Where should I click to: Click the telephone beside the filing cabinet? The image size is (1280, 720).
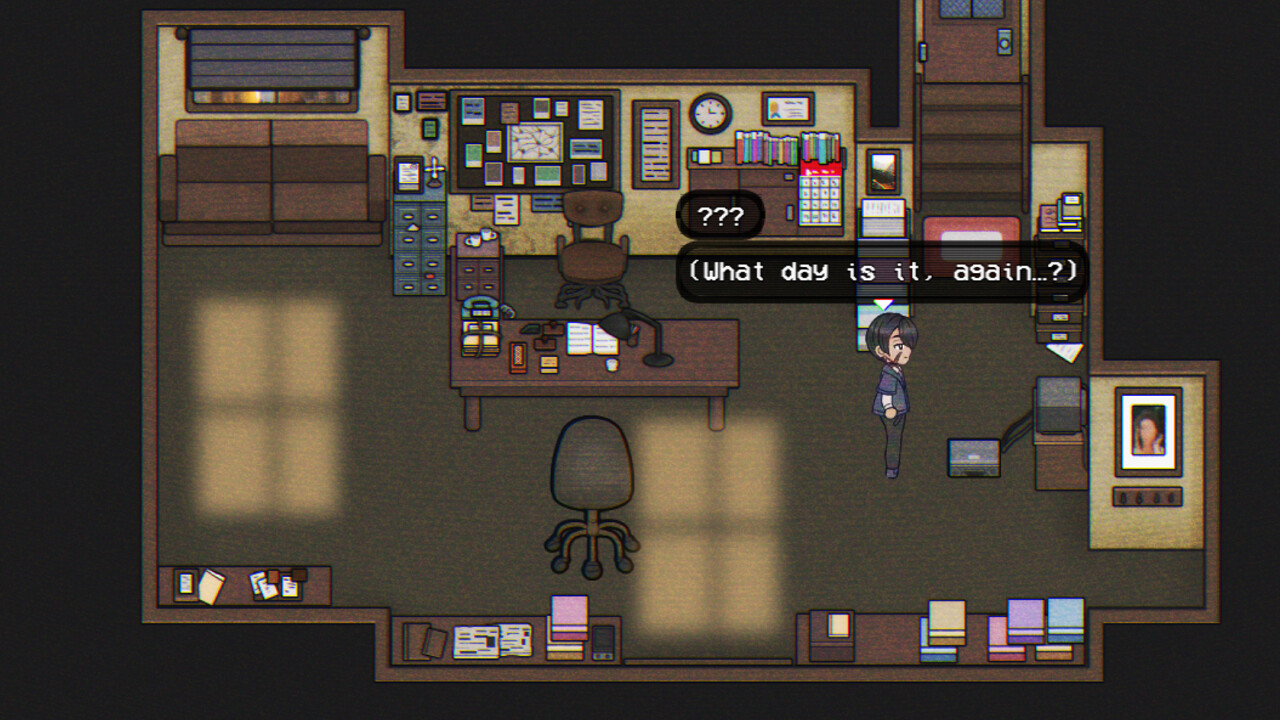point(480,307)
